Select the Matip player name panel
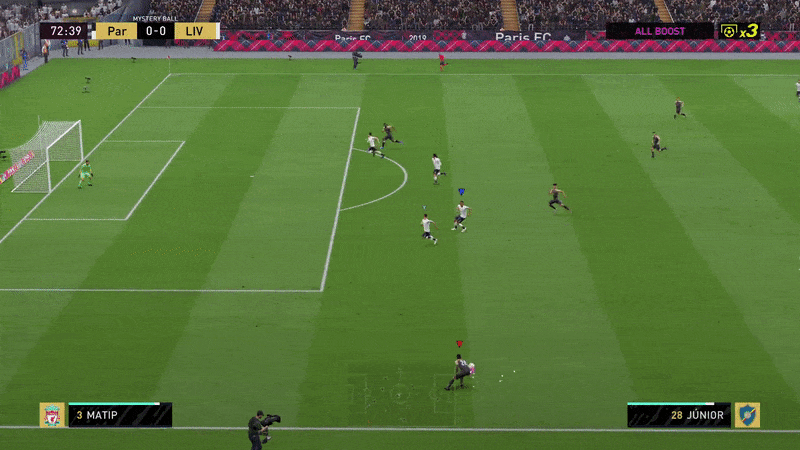The height and width of the screenshot is (450, 800). click(120, 415)
